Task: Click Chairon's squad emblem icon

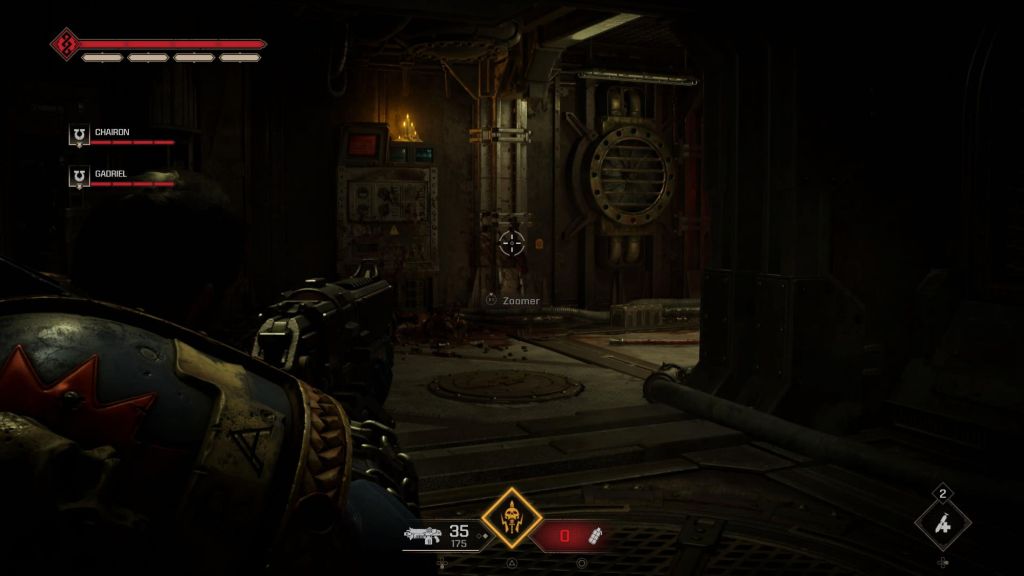Action: tap(79, 135)
